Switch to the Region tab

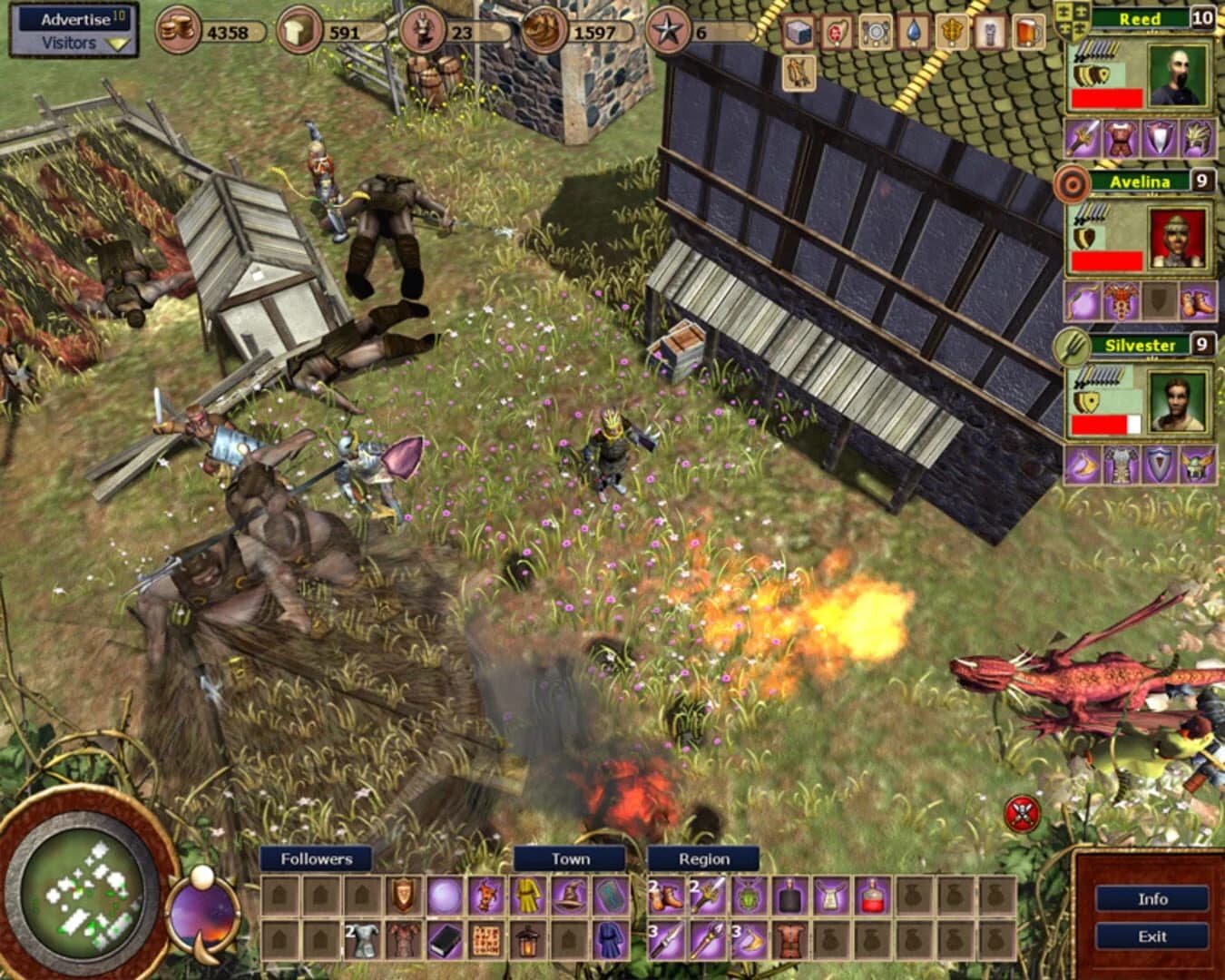point(703,857)
